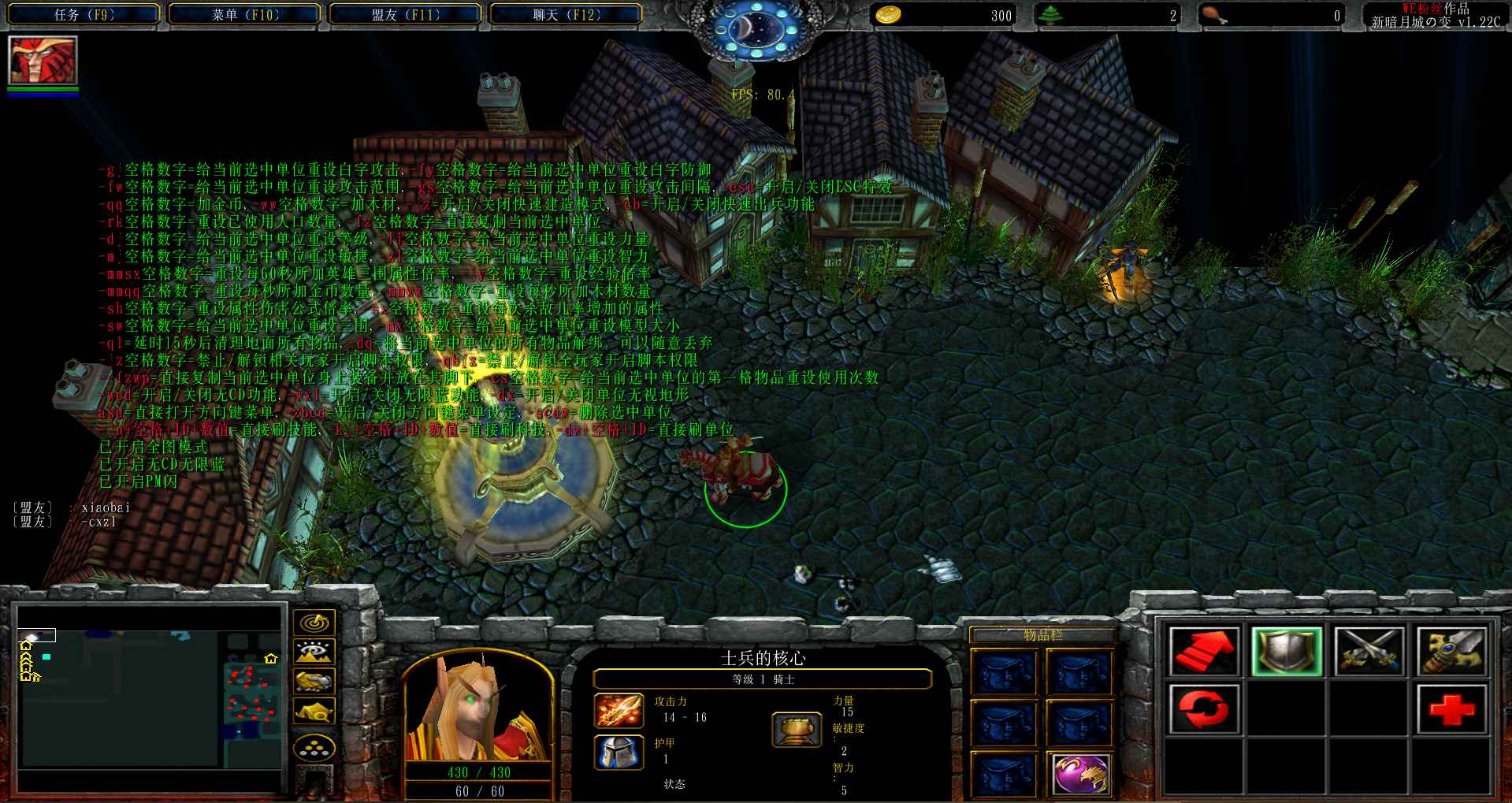Click the jeweled gold-hilted sword command
This screenshot has width=1512, height=803.
tap(1451, 652)
